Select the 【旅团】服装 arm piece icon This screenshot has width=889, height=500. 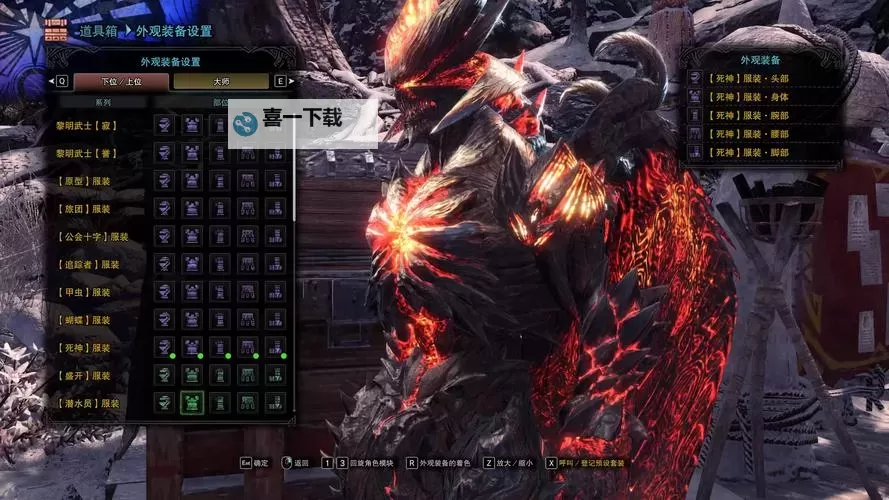coord(220,208)
